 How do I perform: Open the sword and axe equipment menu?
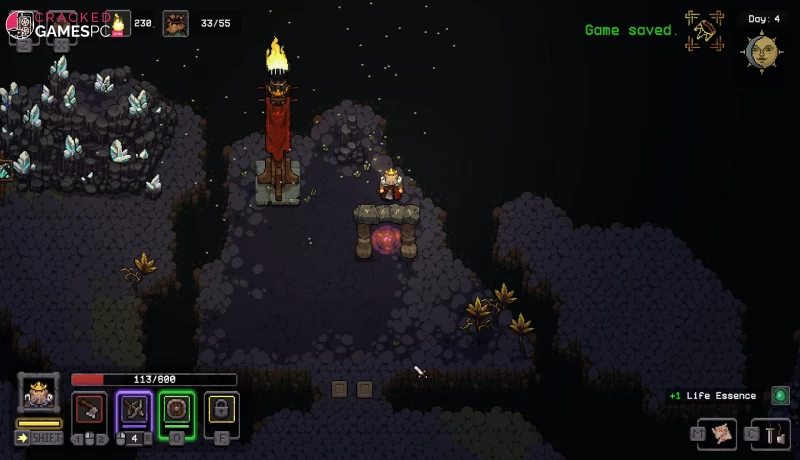pos(777,433)
